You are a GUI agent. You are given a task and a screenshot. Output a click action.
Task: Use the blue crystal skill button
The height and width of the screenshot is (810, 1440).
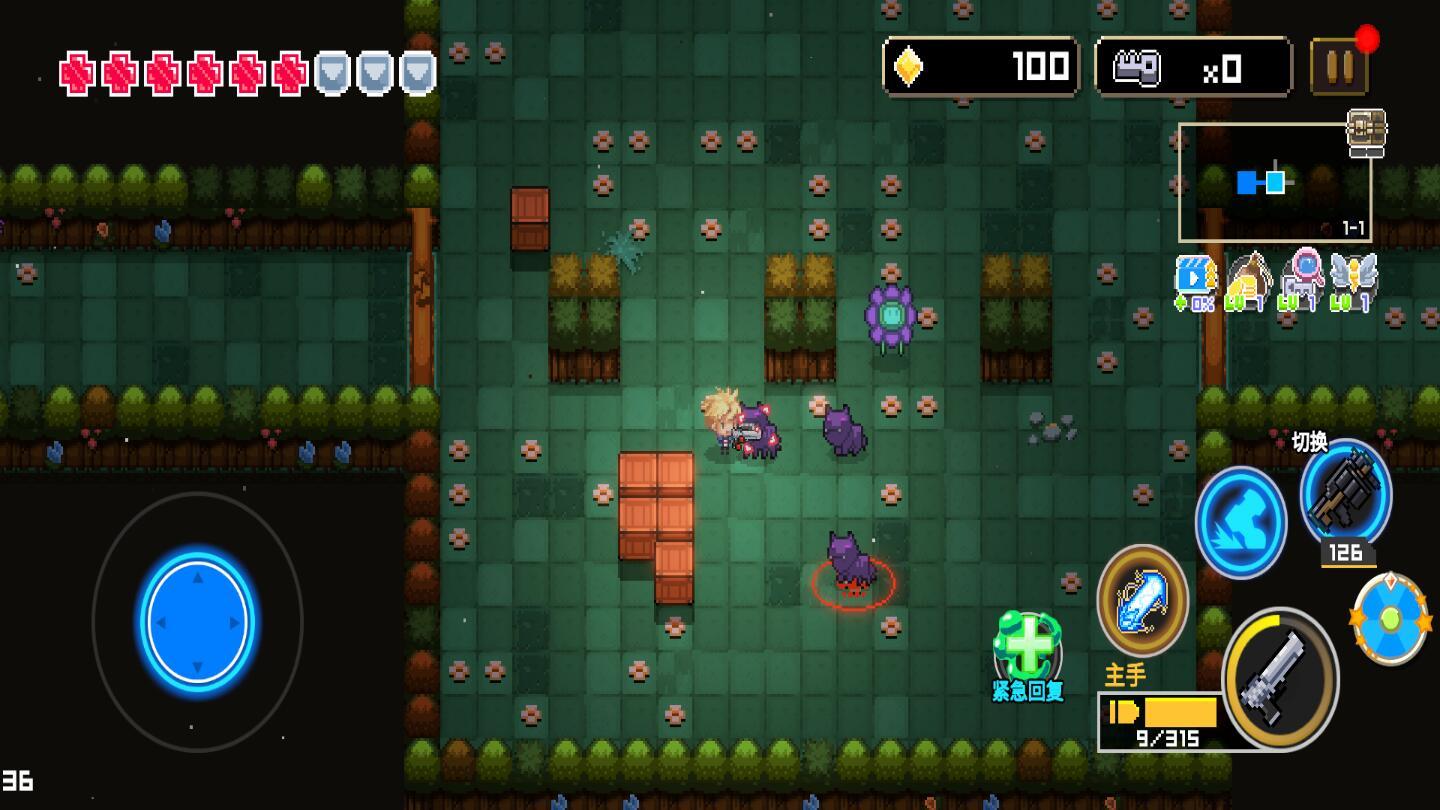coord(1142,600)
